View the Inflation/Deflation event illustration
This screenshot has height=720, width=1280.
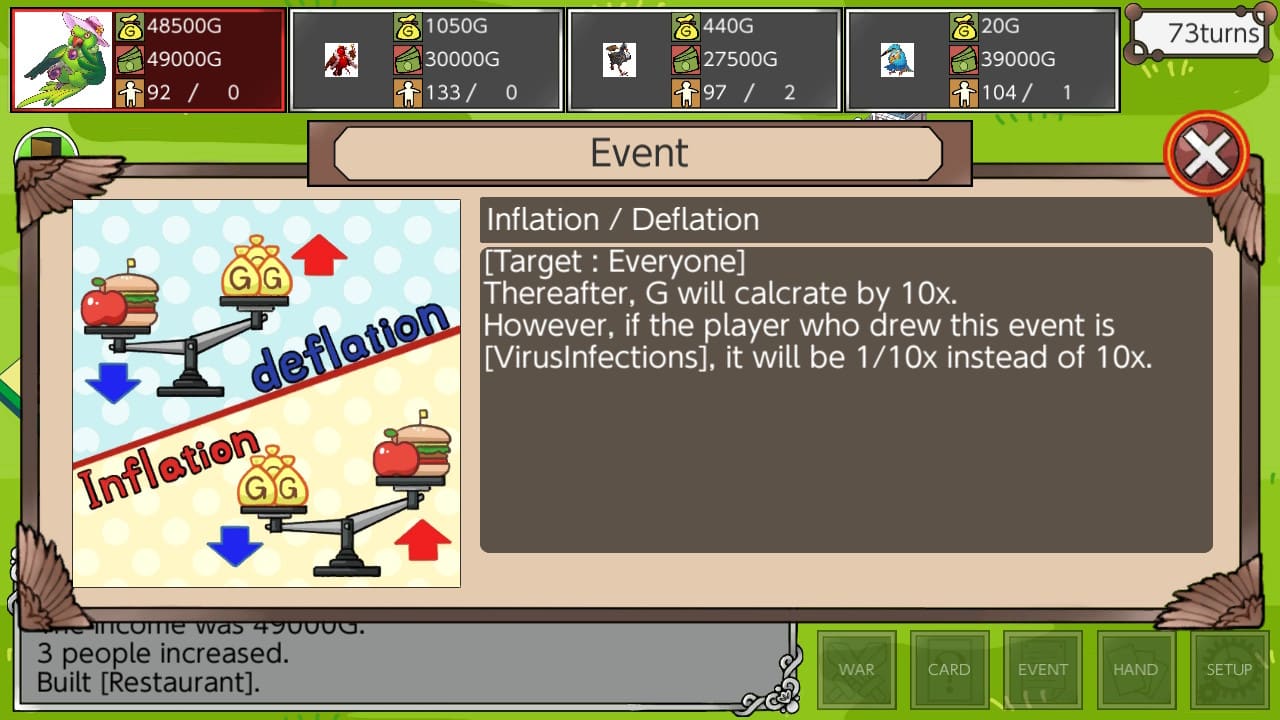pos(266,392)
